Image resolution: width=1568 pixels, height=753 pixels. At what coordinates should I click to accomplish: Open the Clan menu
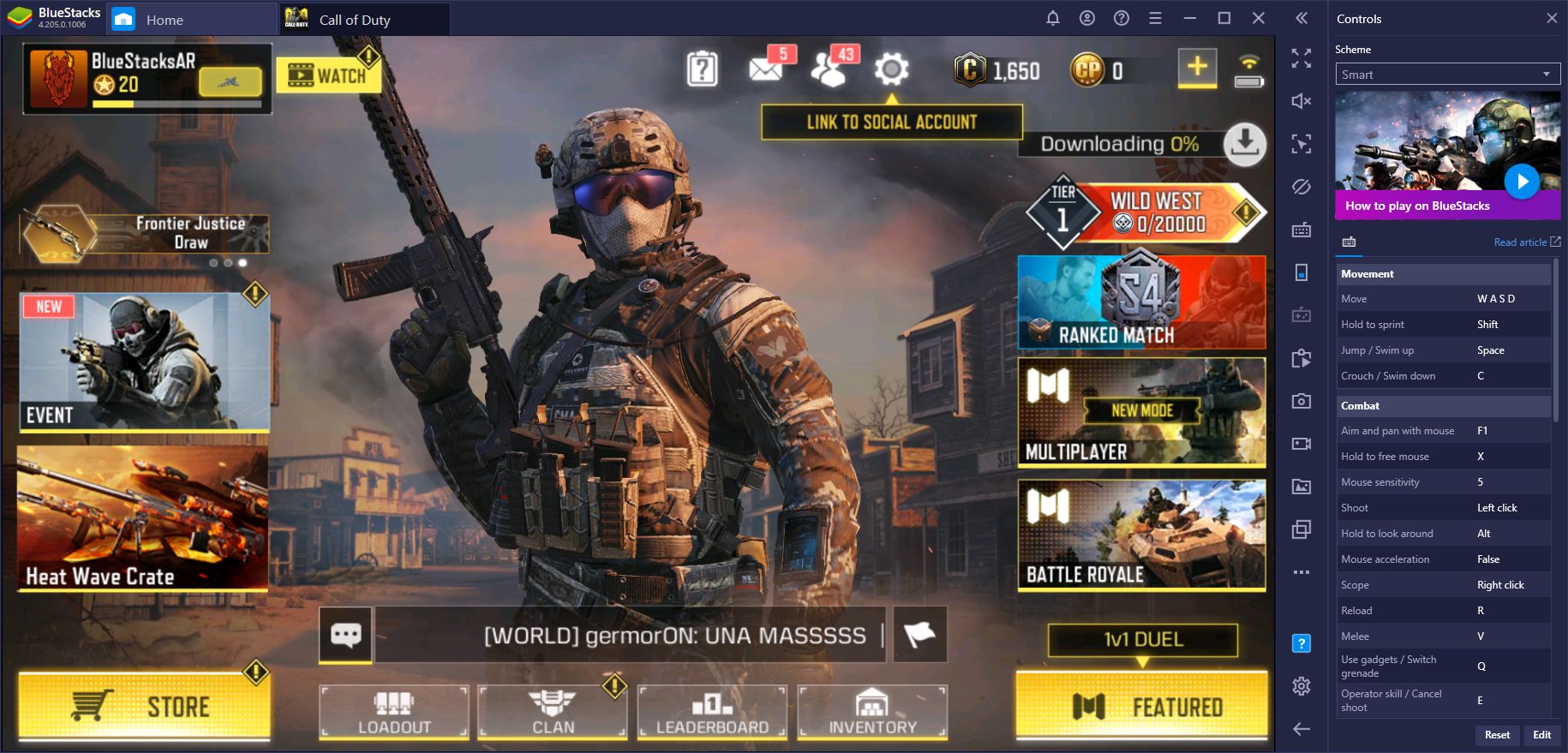(553, 712)
